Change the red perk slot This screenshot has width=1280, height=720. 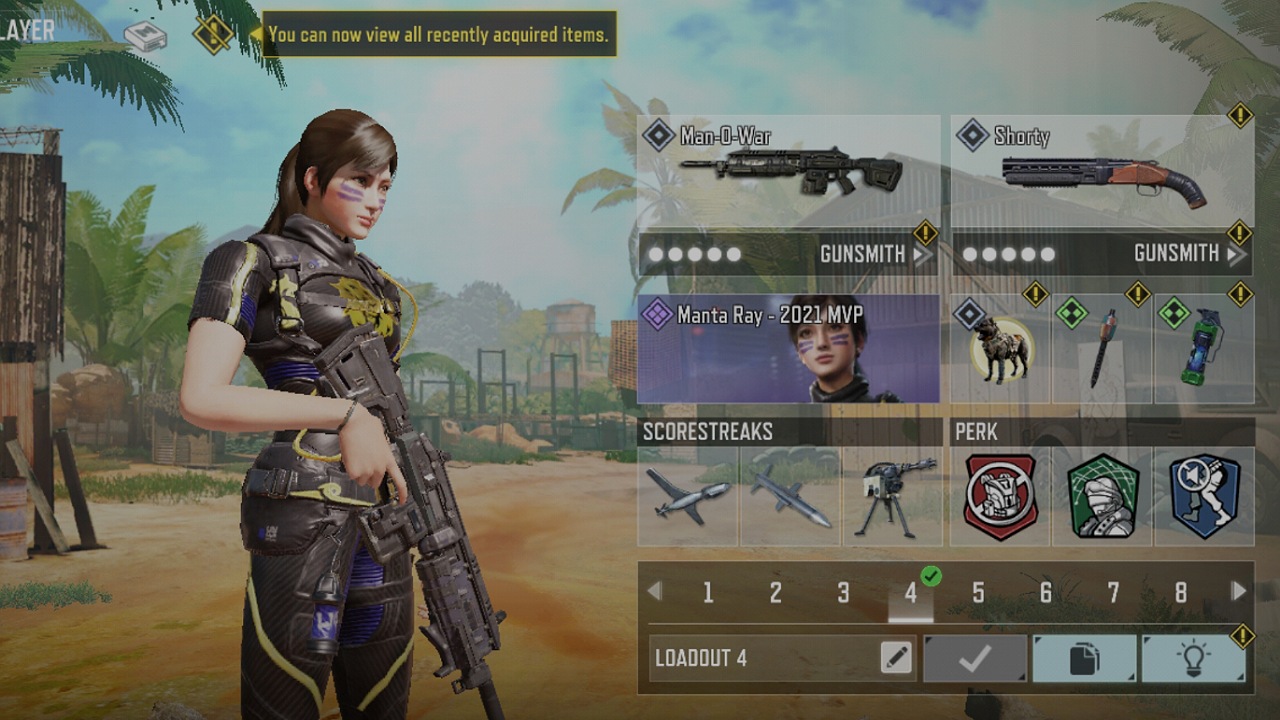pos(1000,496)
